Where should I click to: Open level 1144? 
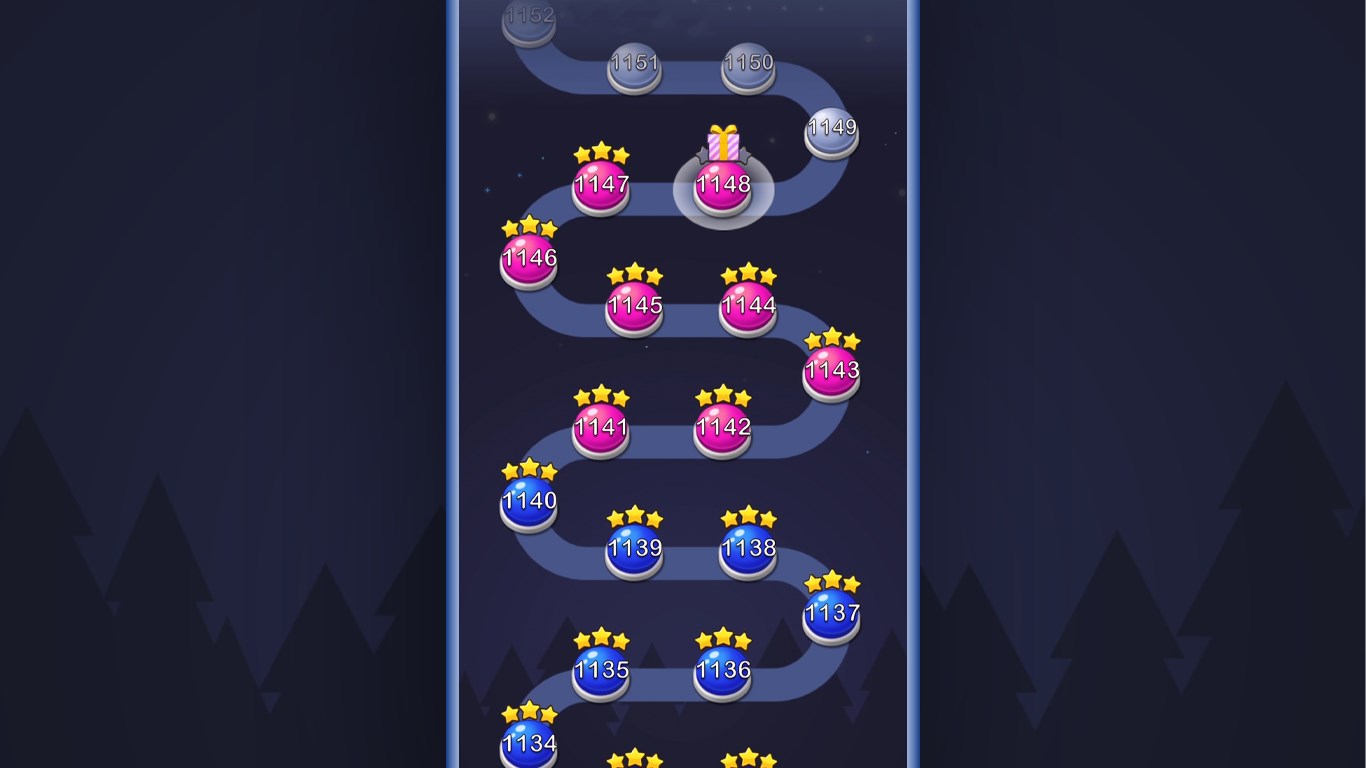(747, 305)
